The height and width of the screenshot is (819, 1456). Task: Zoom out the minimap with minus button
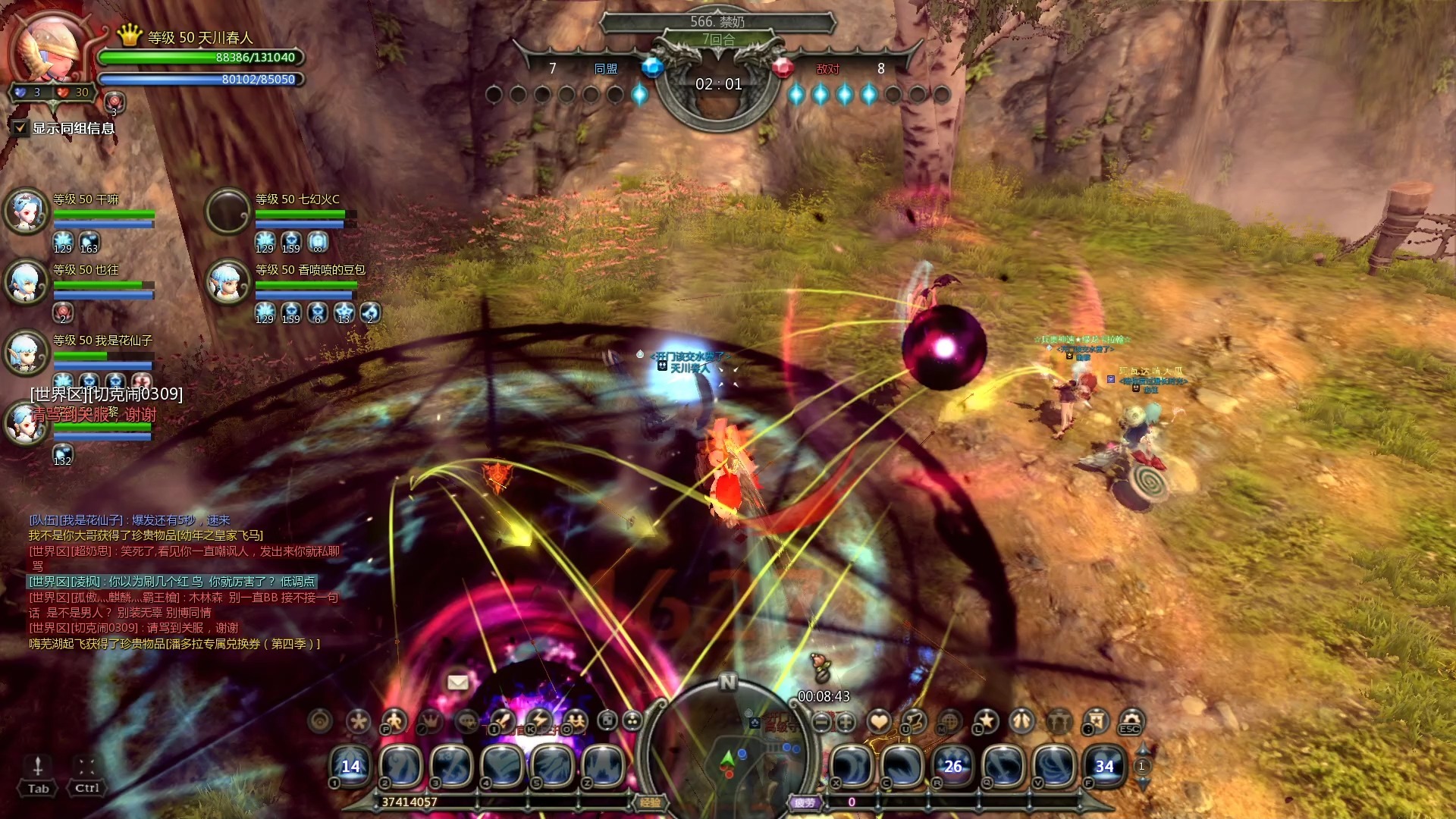click(x=821, y=723)
